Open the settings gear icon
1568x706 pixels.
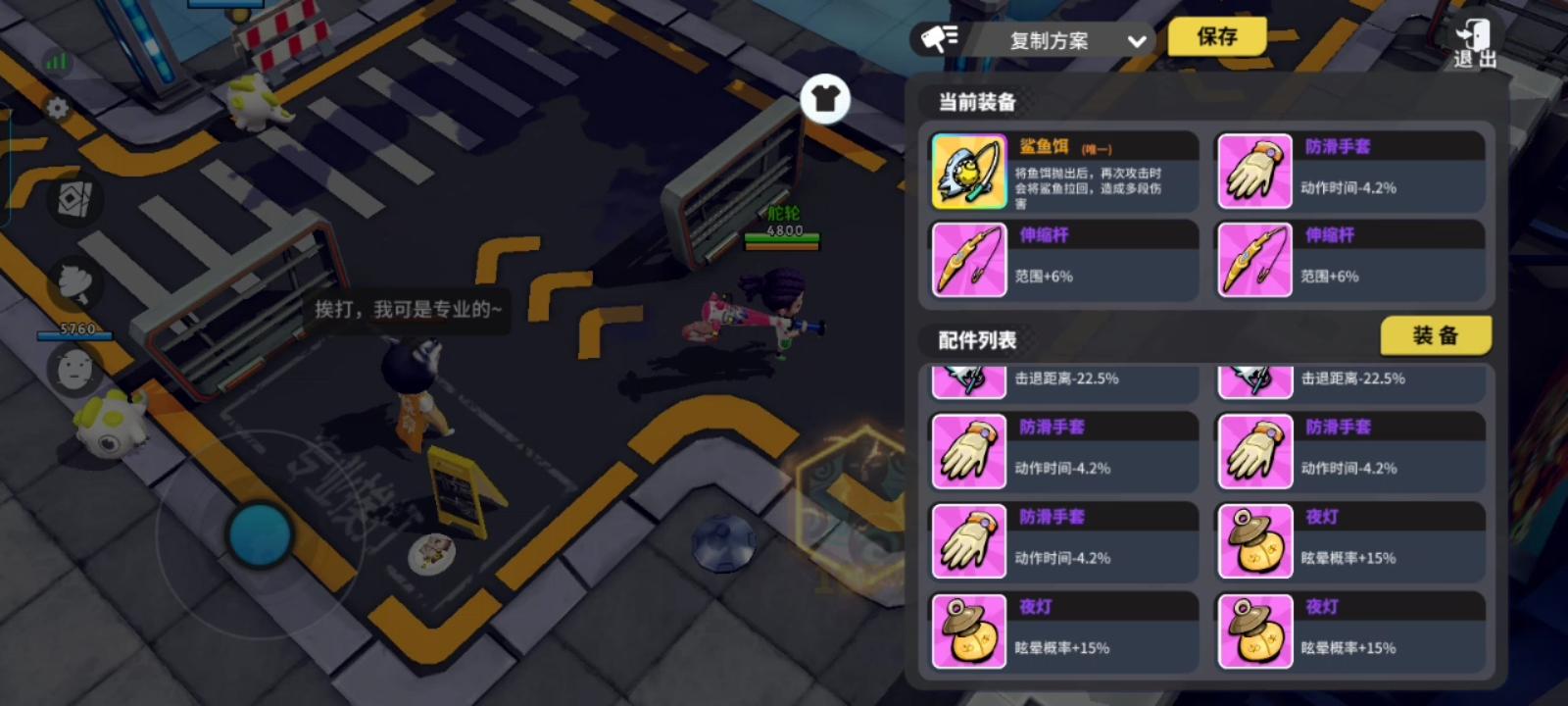click(56, 108)
